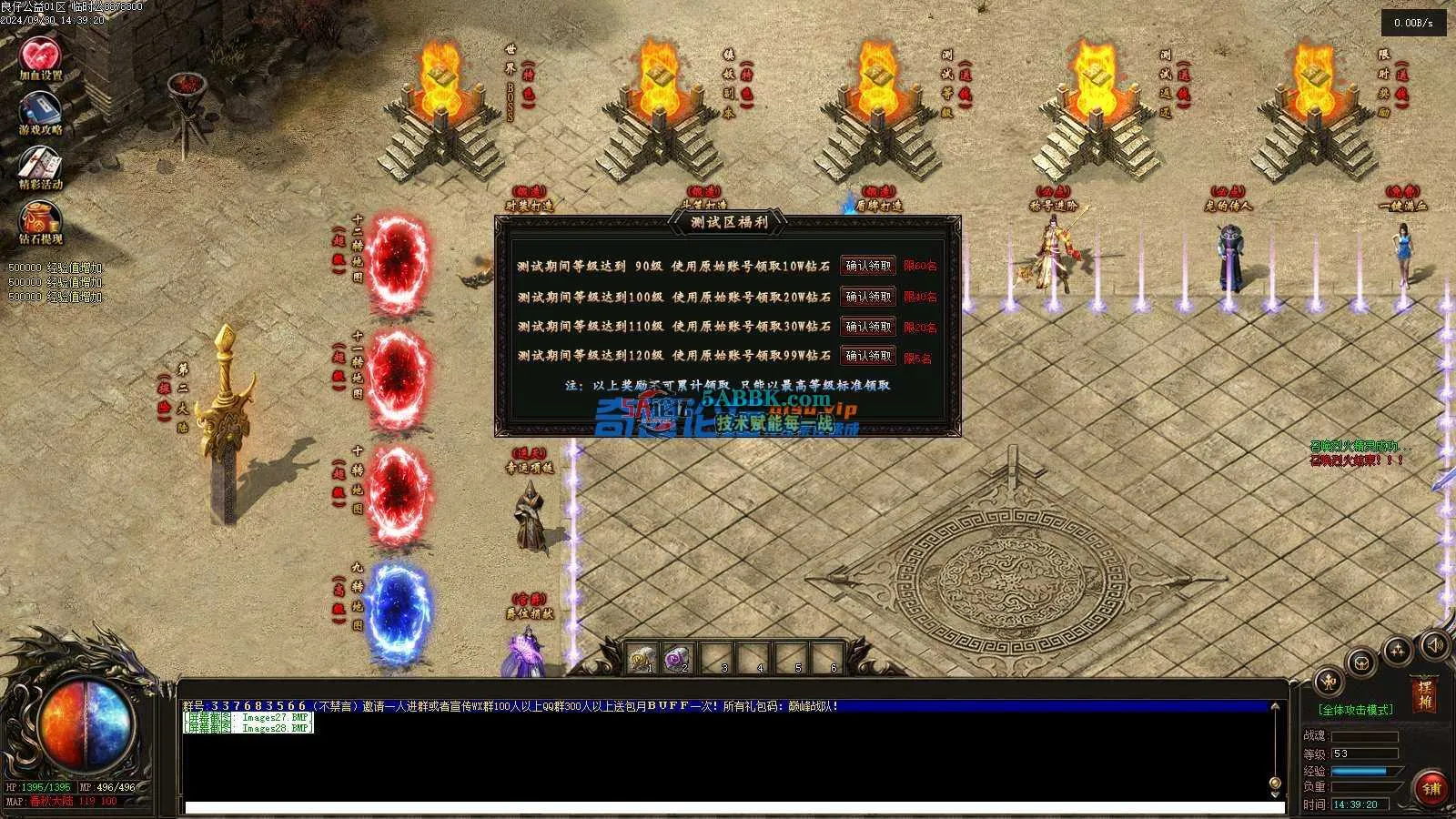Screen dimensions: 1456x819
Task: Click 确认领取 for the 90级 10W diamond reward
Action: [865, 266]
